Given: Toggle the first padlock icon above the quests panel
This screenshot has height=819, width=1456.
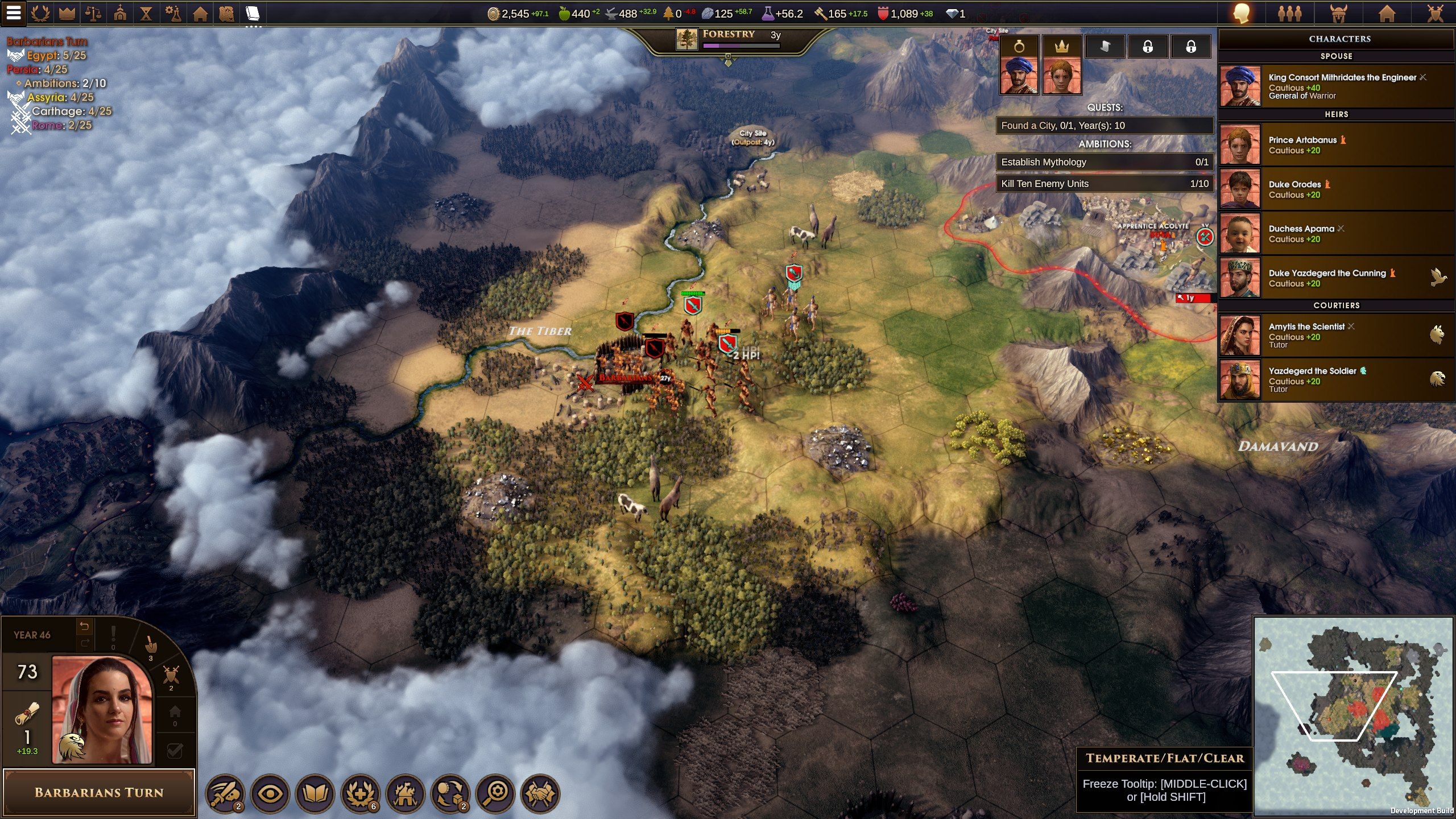Looking at the screenshot, I should 1148,46.
